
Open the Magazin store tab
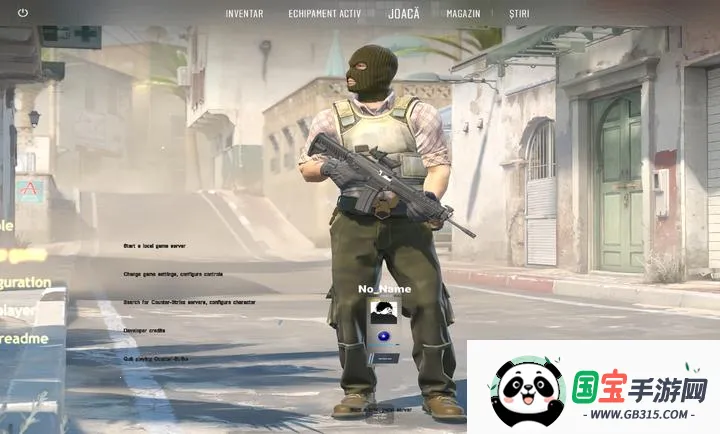pos(463,14)
